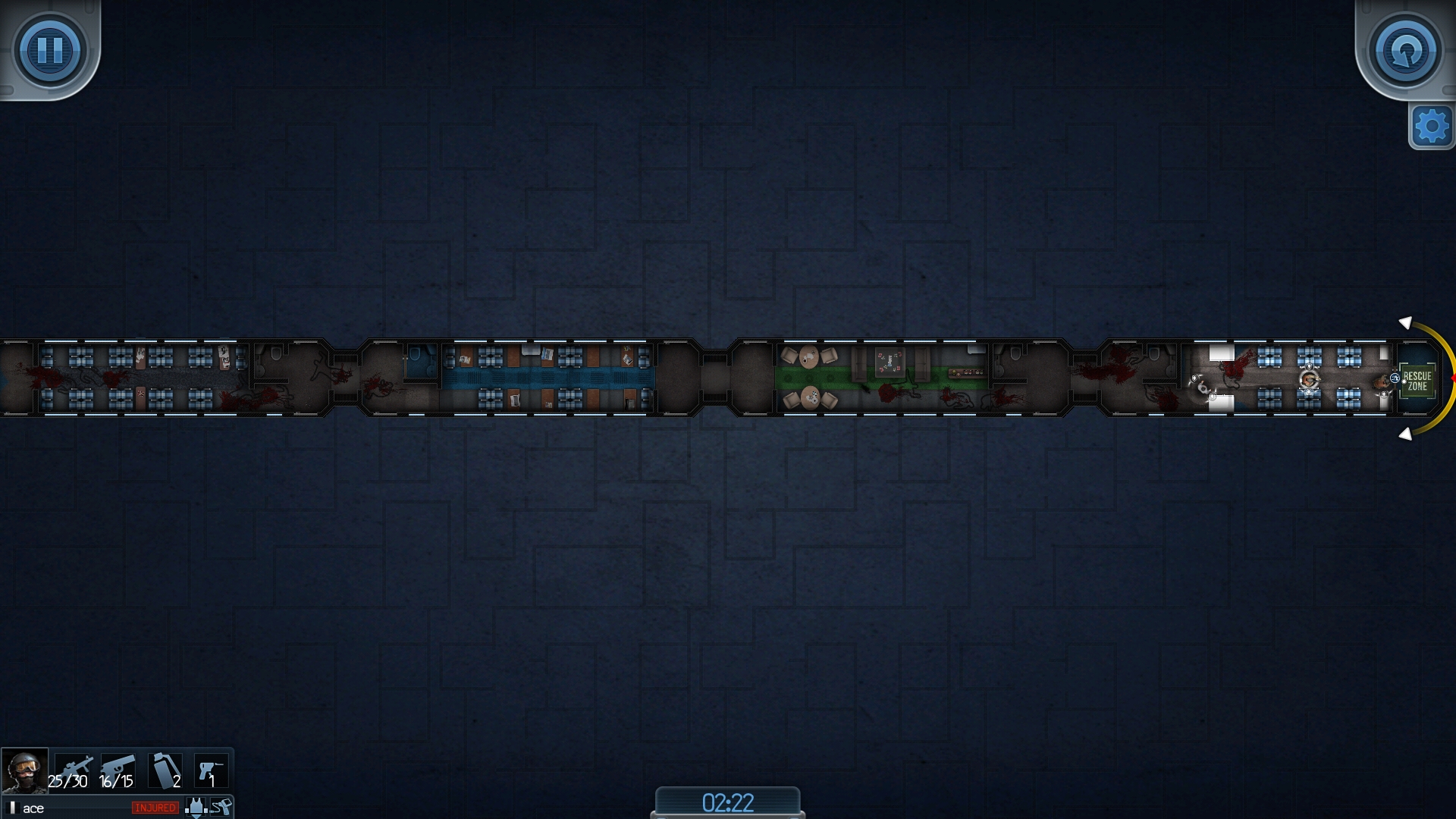Click the INJURED status indicator
The image size is (1456, 819).
[x=155, y=809]
